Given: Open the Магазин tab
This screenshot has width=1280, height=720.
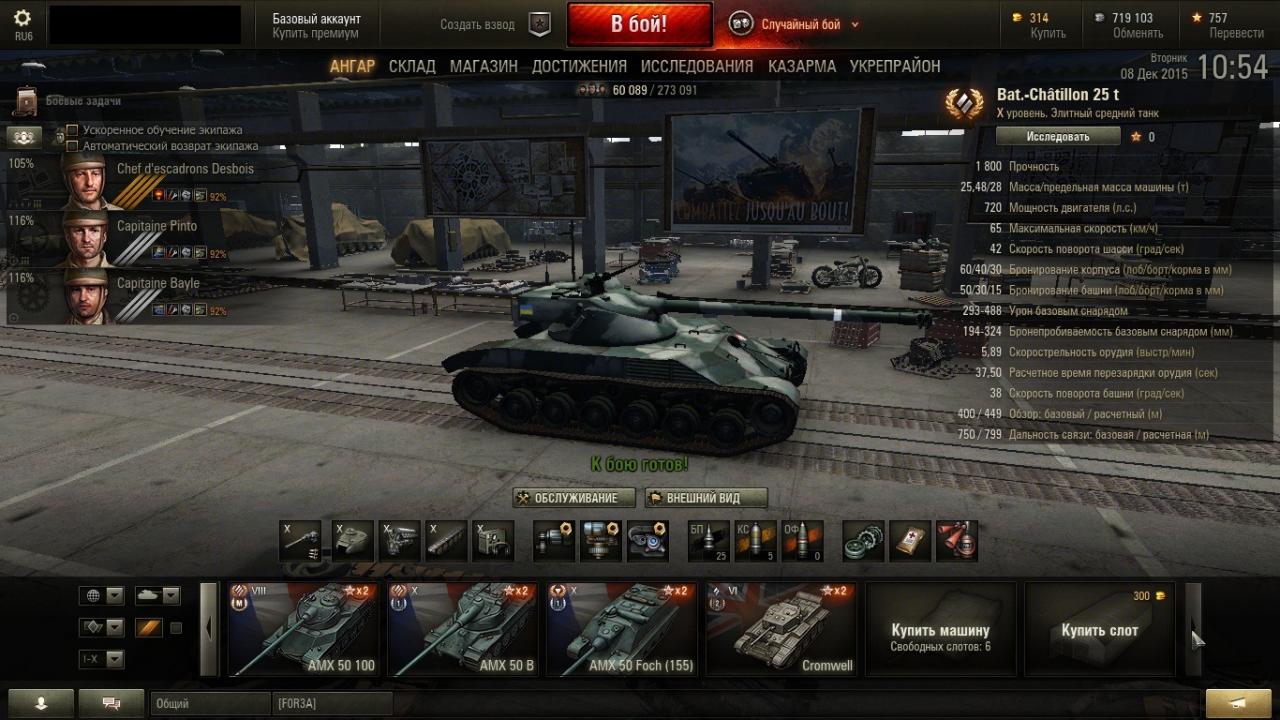Looking at the screenshot, I should [x=483, y=66].
